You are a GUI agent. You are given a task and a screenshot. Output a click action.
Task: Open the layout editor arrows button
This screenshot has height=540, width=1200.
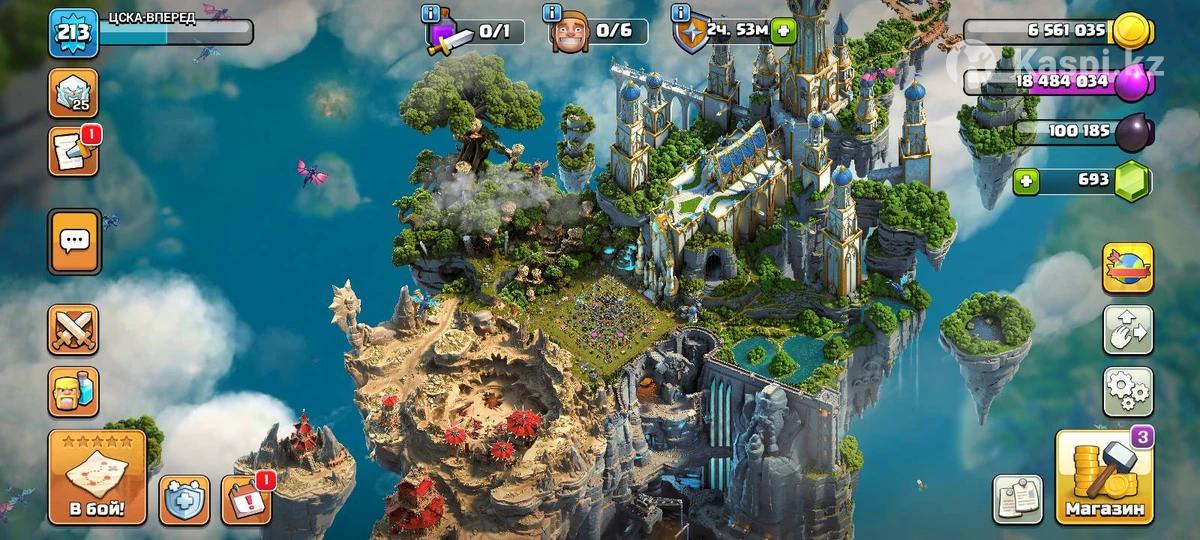pyautogui.click(x=1128, y=330)
